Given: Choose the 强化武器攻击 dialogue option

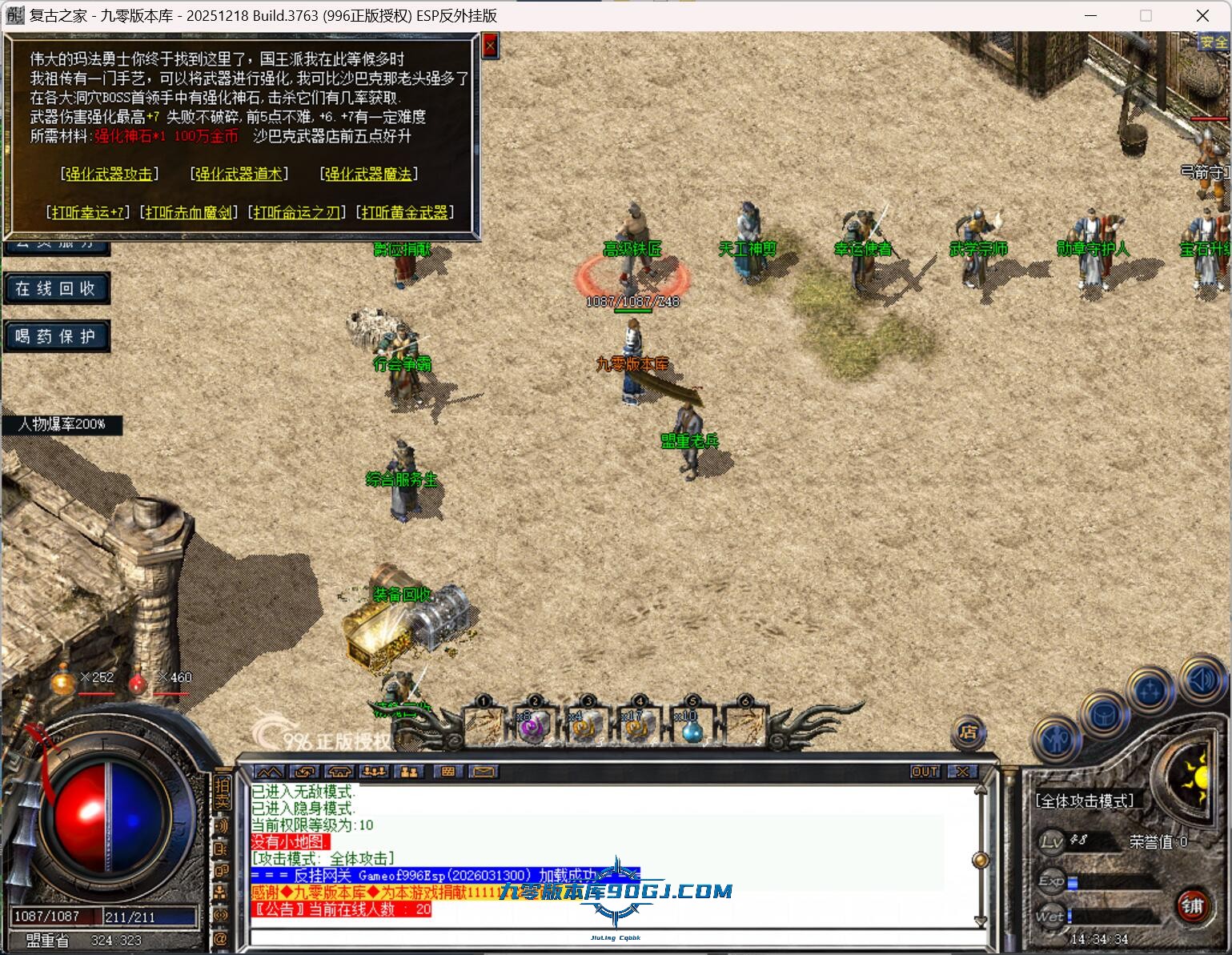Looking at the screenshot, I should pyautogui.click(x=110, y=174).
